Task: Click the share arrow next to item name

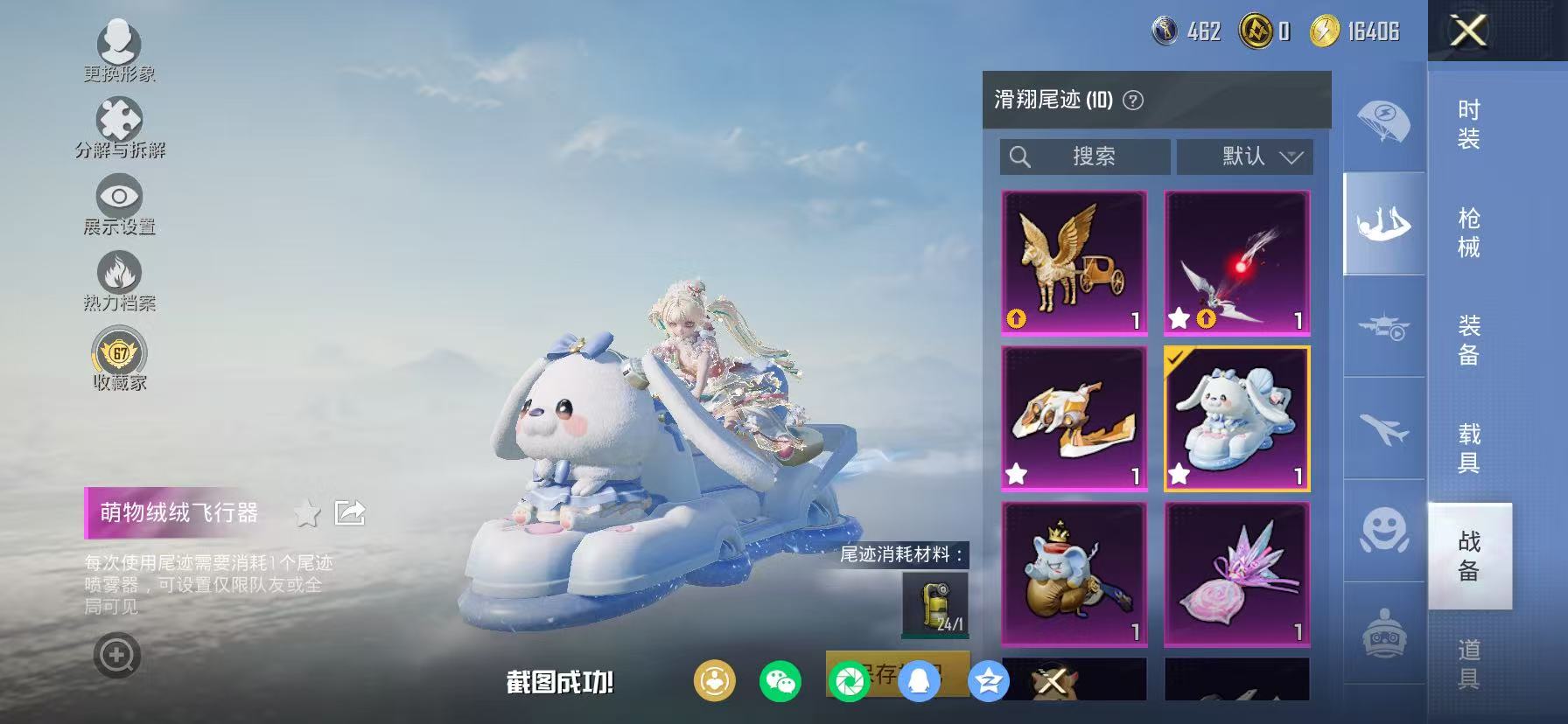Action: point(350,514)
